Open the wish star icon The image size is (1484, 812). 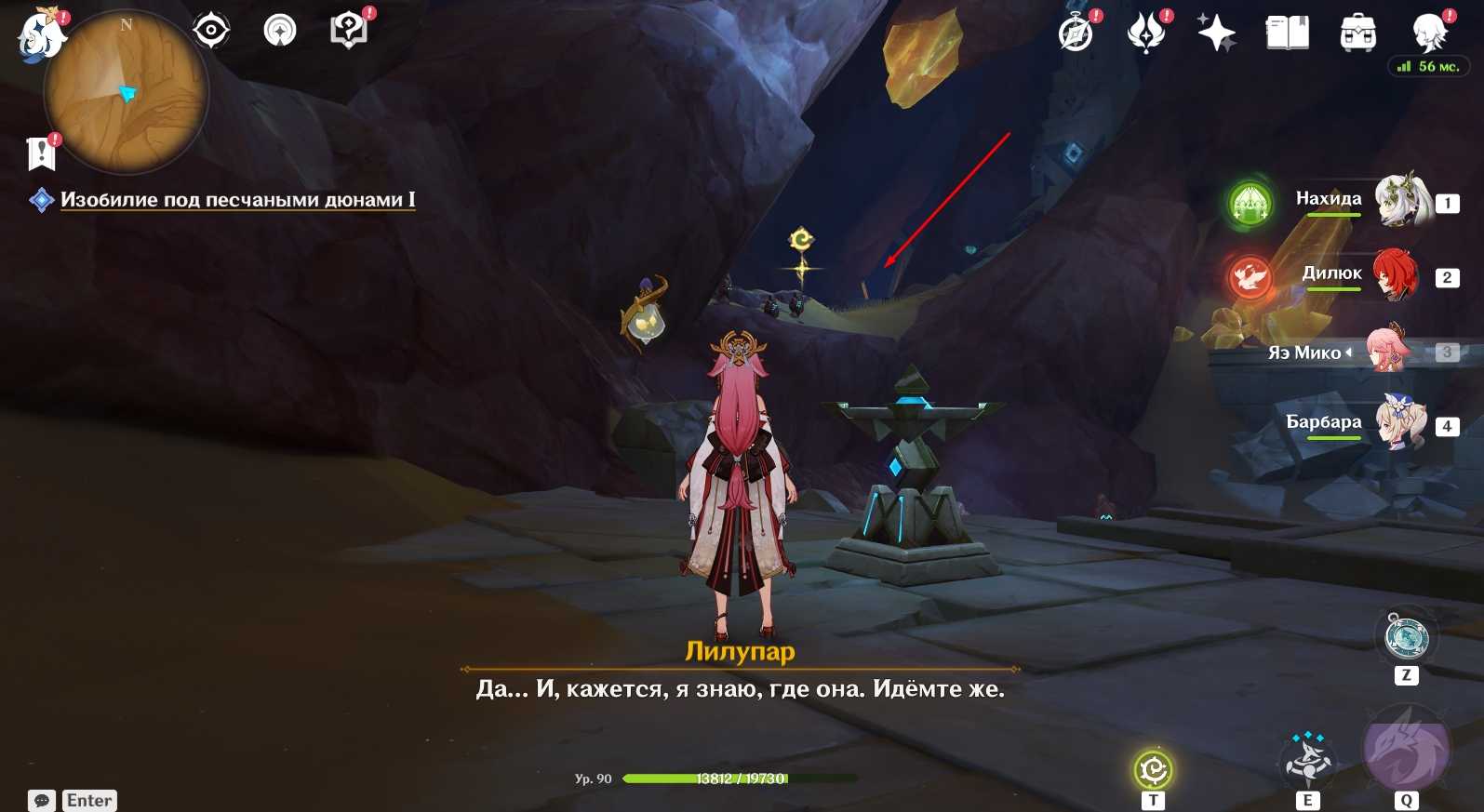coord(1216,34)
